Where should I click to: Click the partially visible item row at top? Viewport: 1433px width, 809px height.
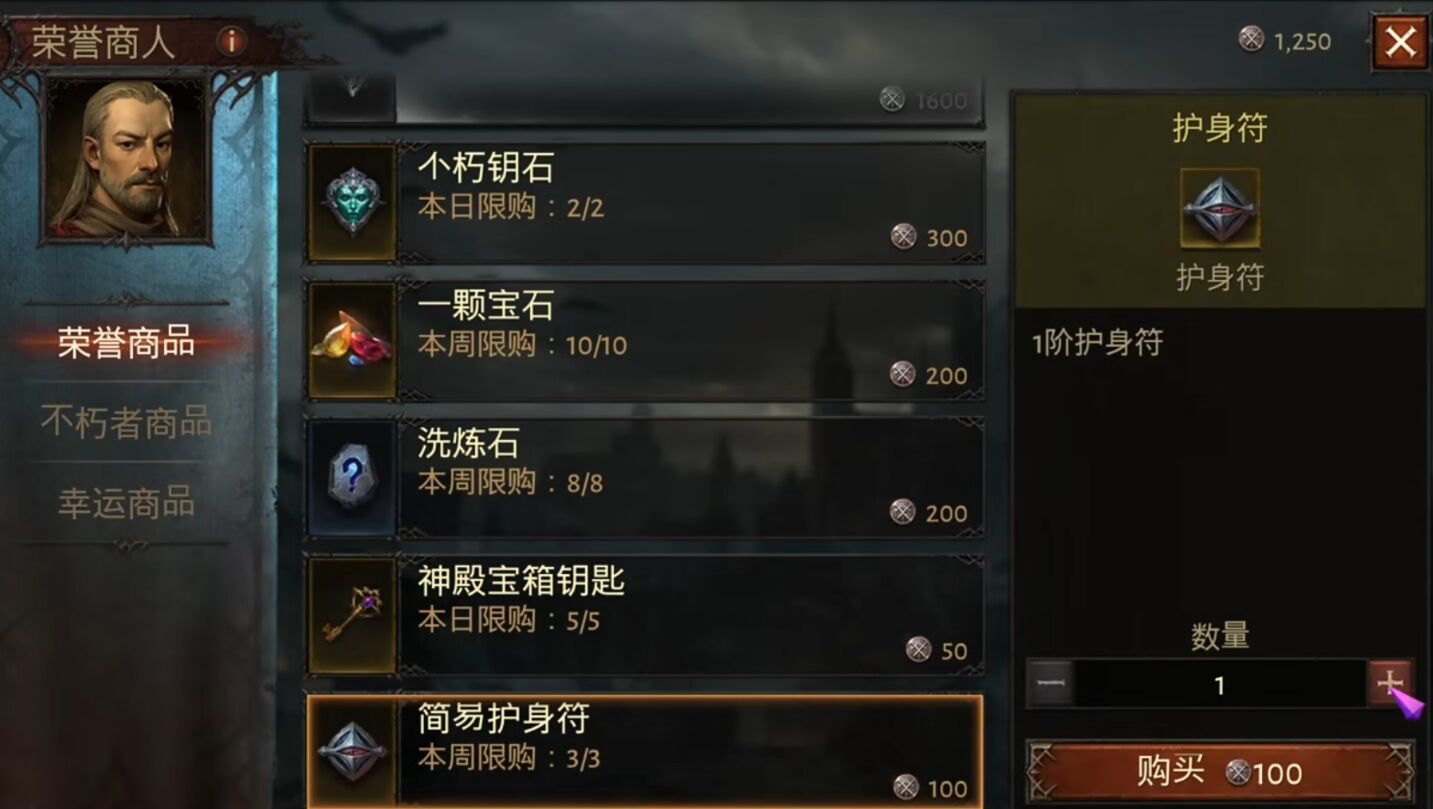pos(650,95)
